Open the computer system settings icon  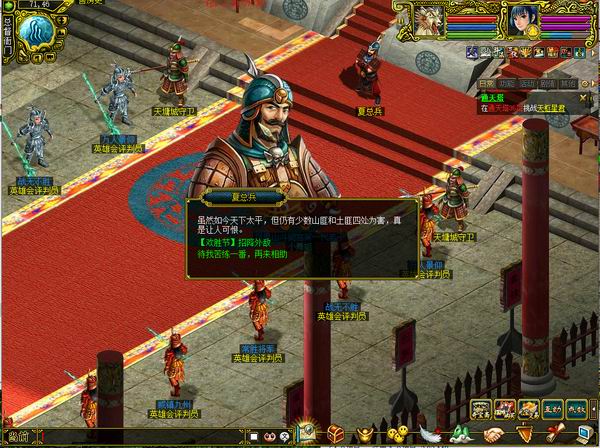pos(583,433)
